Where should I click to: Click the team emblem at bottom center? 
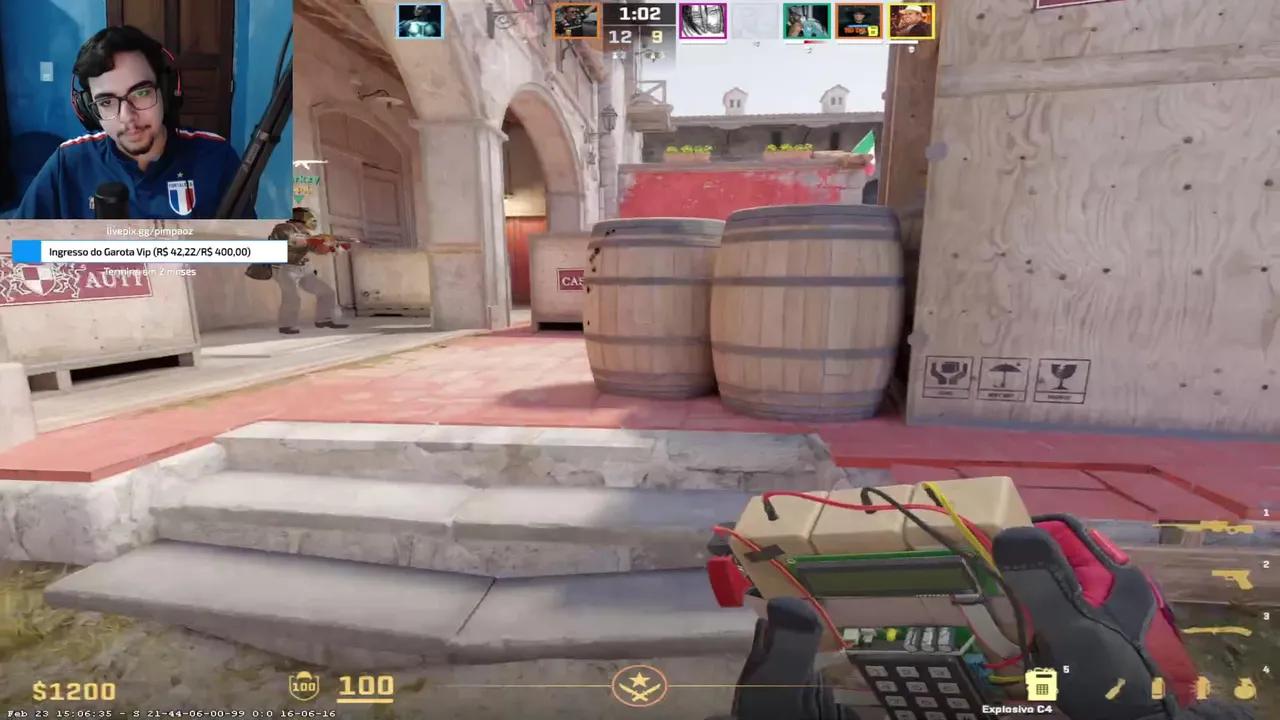(x=640, y=685)
